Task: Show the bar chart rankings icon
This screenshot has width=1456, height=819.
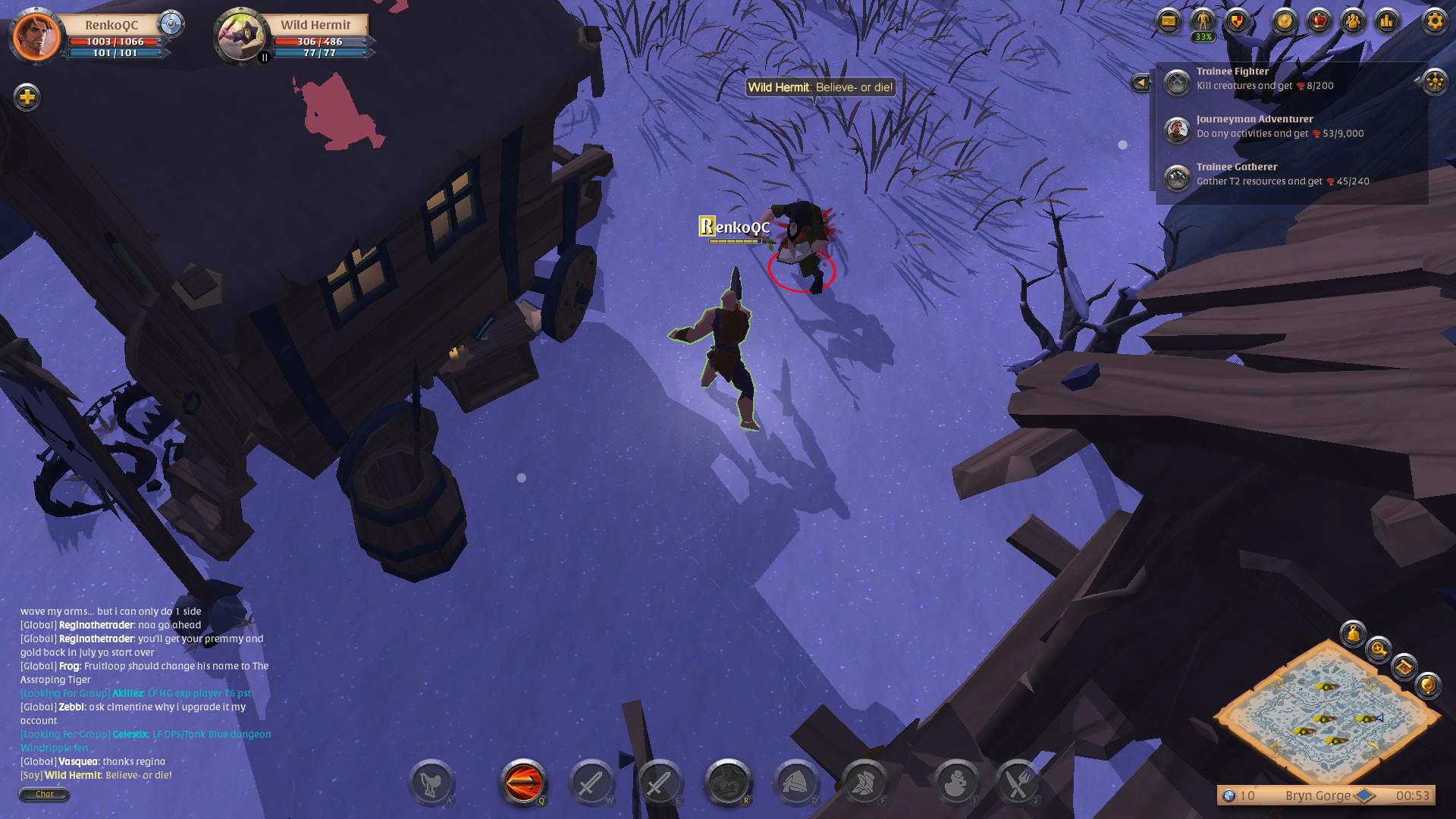Action: coord(1387,21)
